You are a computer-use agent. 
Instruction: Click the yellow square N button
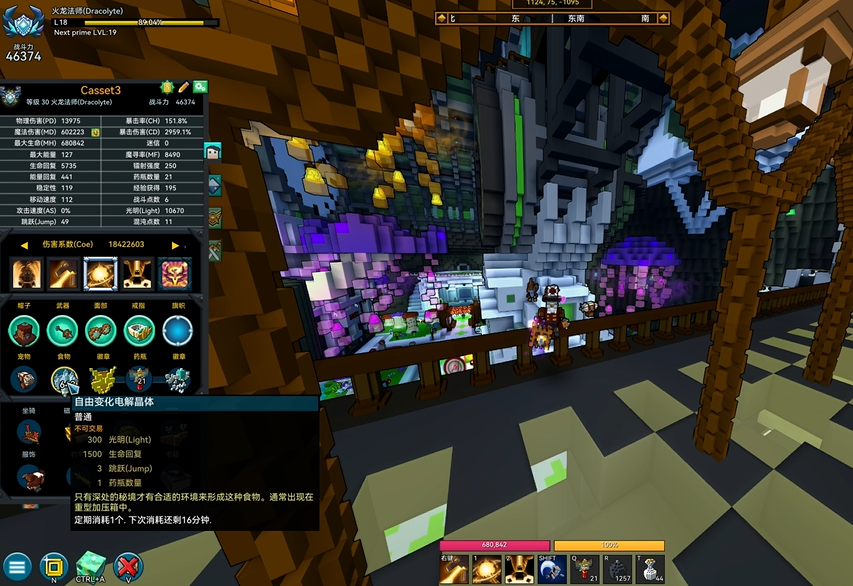pos(54,567)
